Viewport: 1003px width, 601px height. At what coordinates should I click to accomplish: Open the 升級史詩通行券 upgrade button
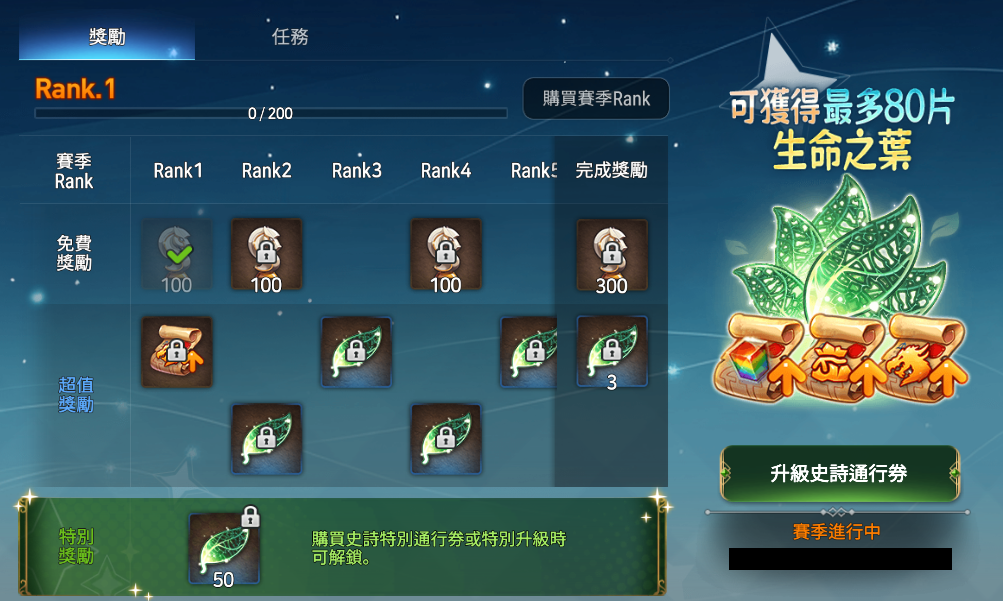click(839, 474)
